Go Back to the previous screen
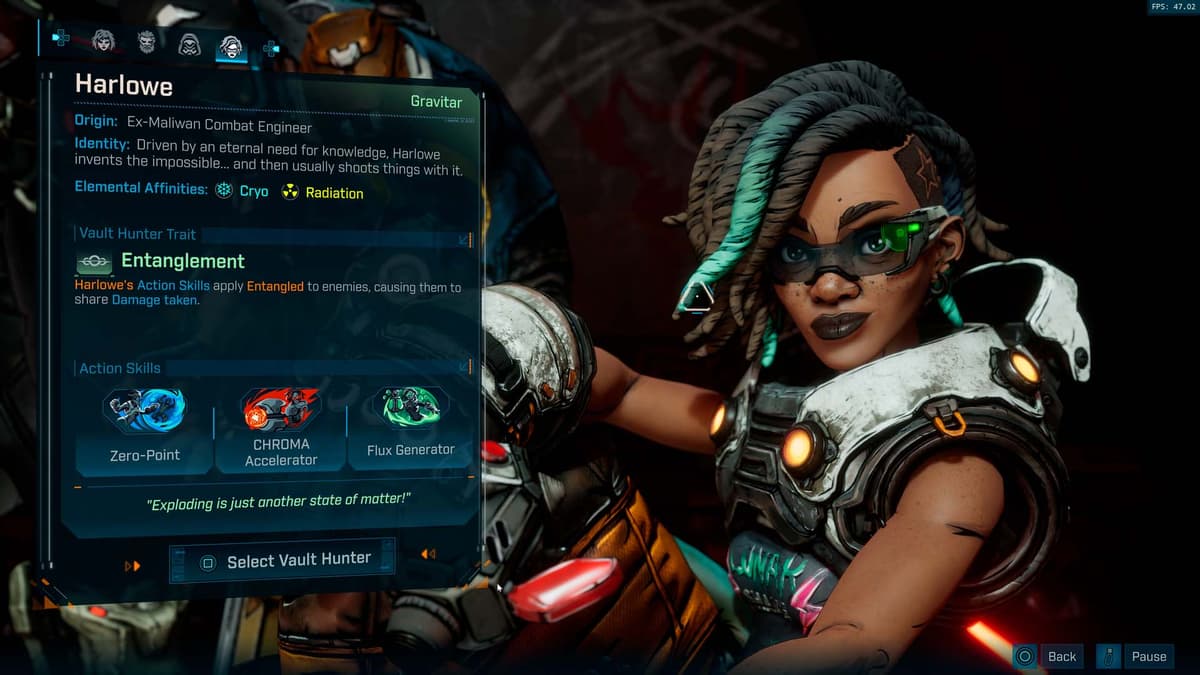 [1047, 656]
